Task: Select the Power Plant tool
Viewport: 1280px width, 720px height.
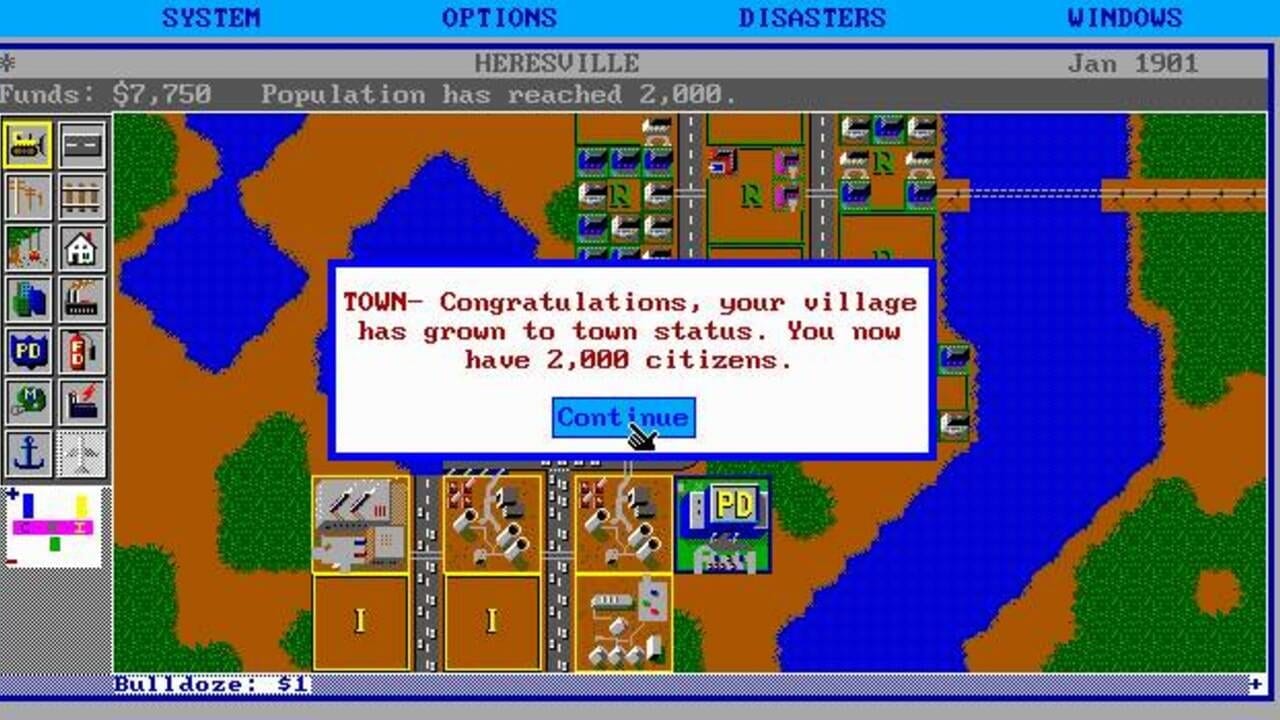Action: pos(82,403)
